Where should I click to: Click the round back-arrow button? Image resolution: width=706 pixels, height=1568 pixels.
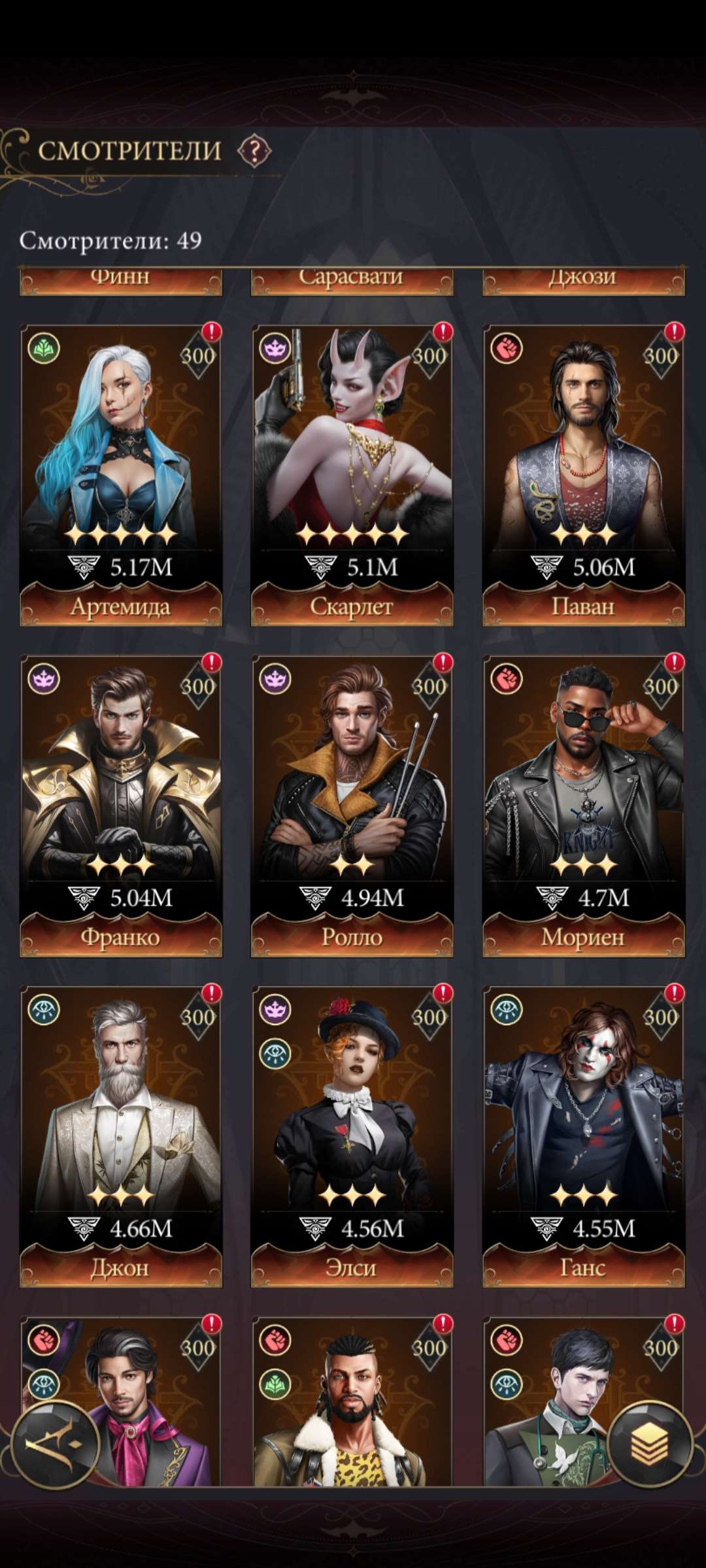click(x=55, y=1445)
